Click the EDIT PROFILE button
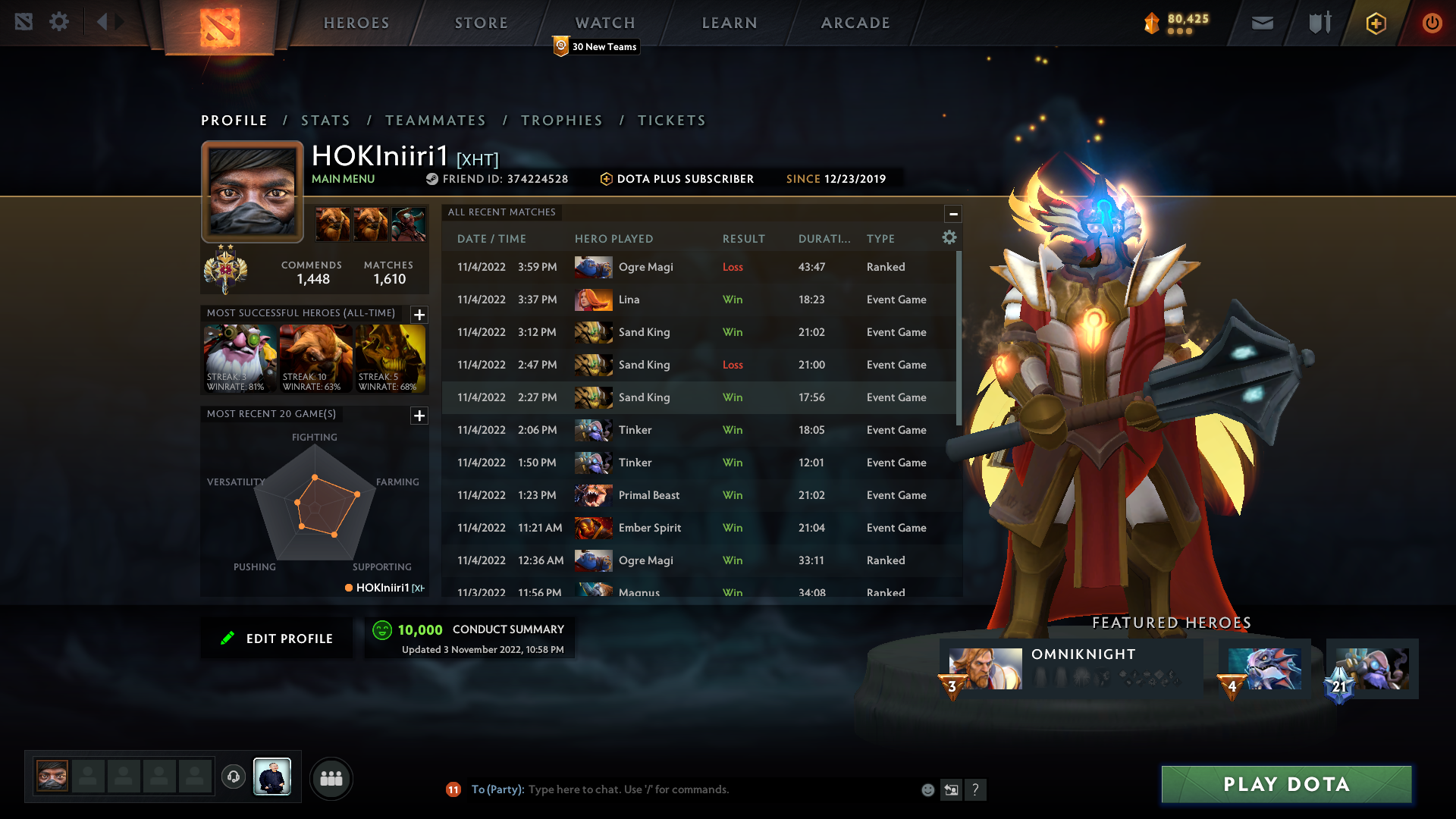1456x819 pixels. tap(277, 638)
